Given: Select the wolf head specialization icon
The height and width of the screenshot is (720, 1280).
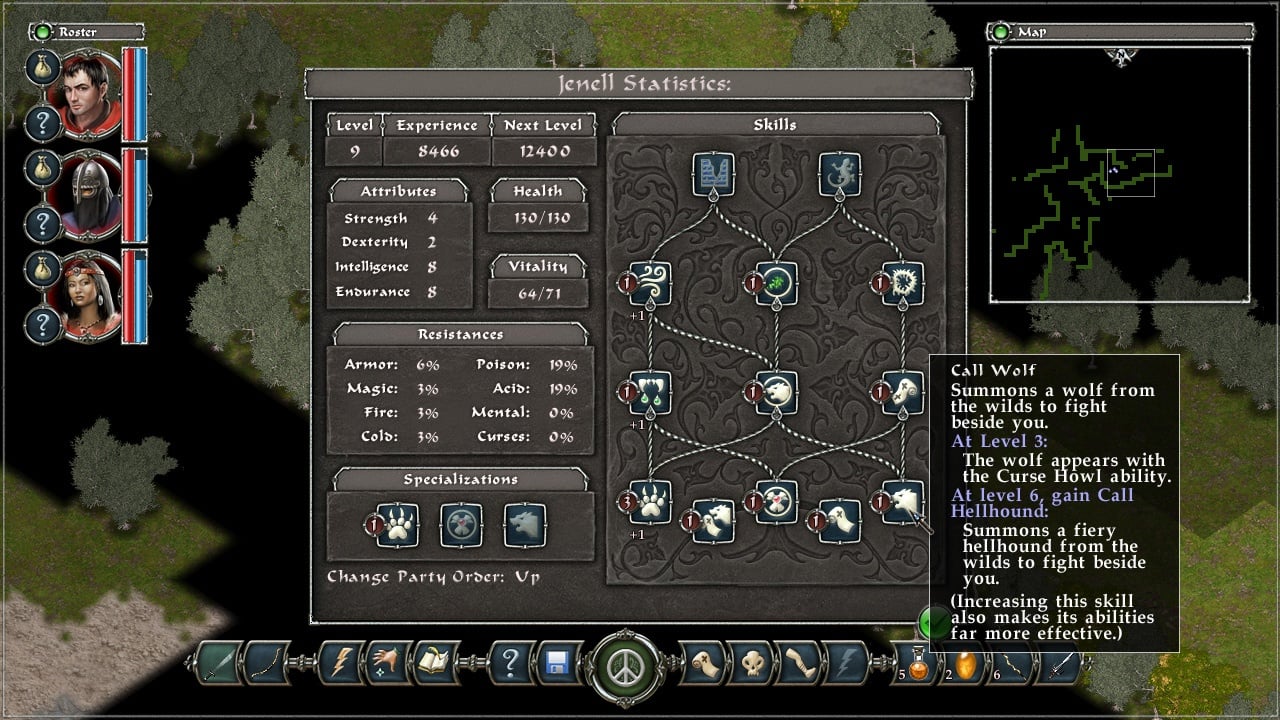Looking at the screenshot, I should (x=525, y=525).
